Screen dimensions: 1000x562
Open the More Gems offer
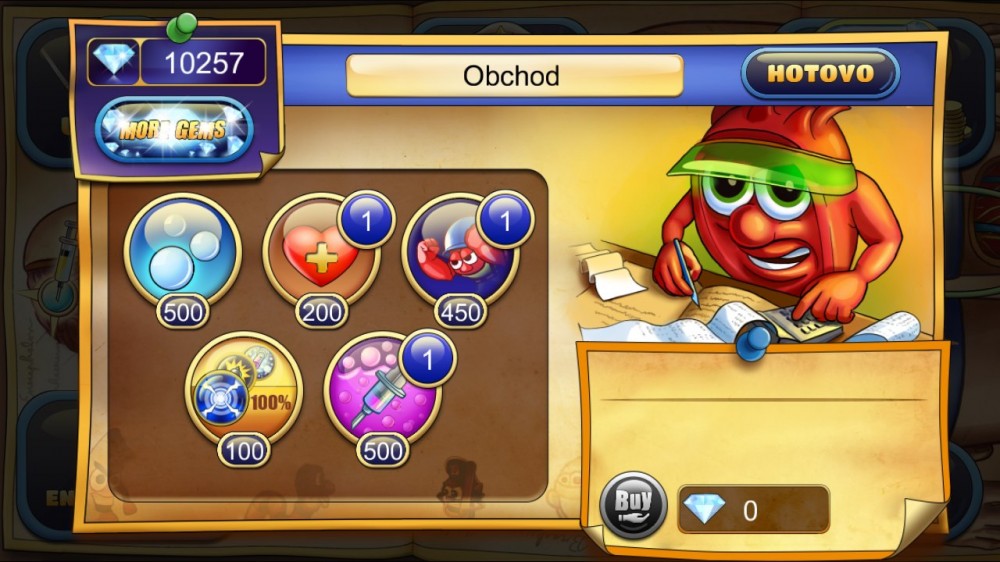pos(174,130)
